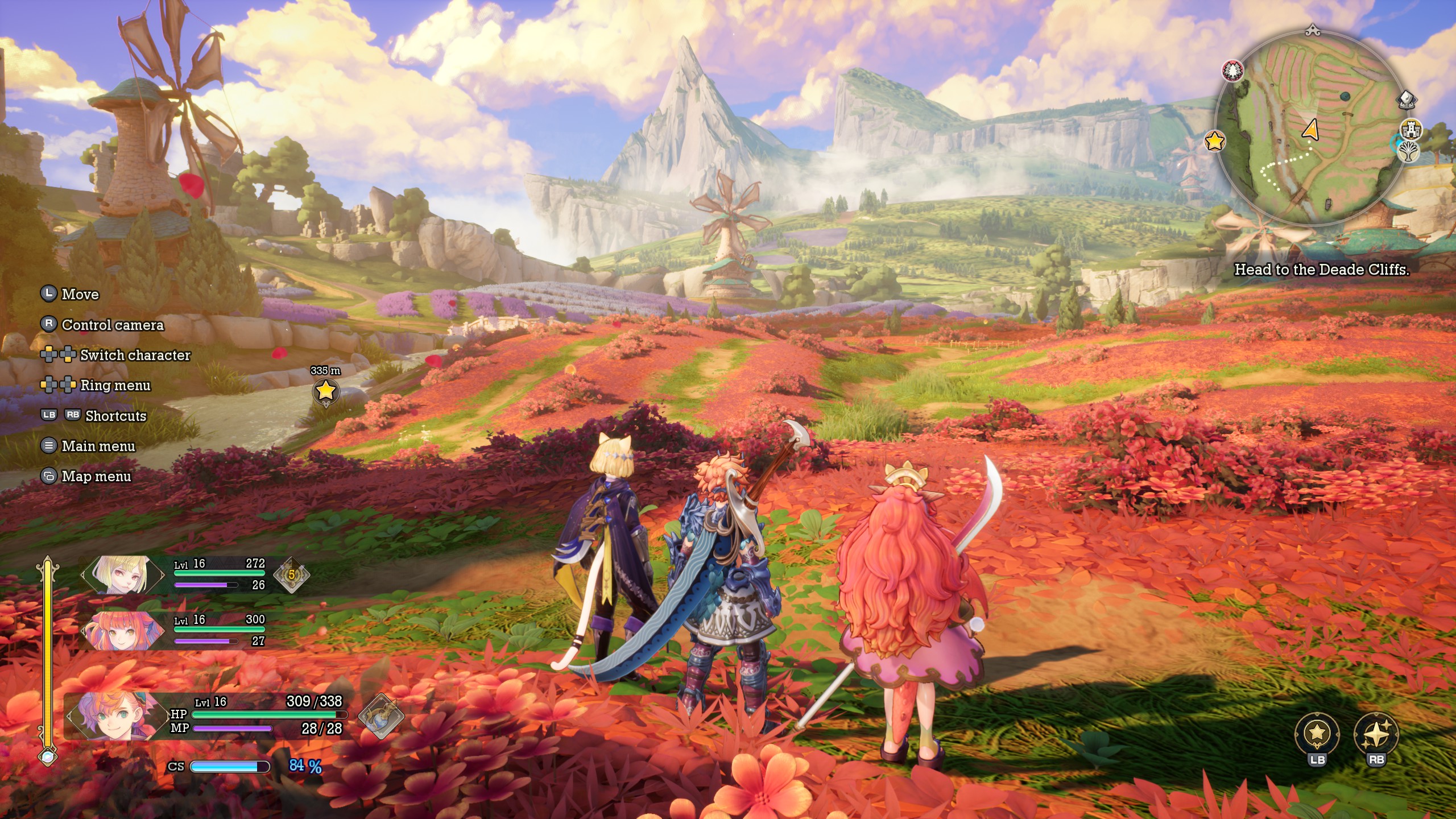Click the diamond icon showing the number 5

coord(292,575)
